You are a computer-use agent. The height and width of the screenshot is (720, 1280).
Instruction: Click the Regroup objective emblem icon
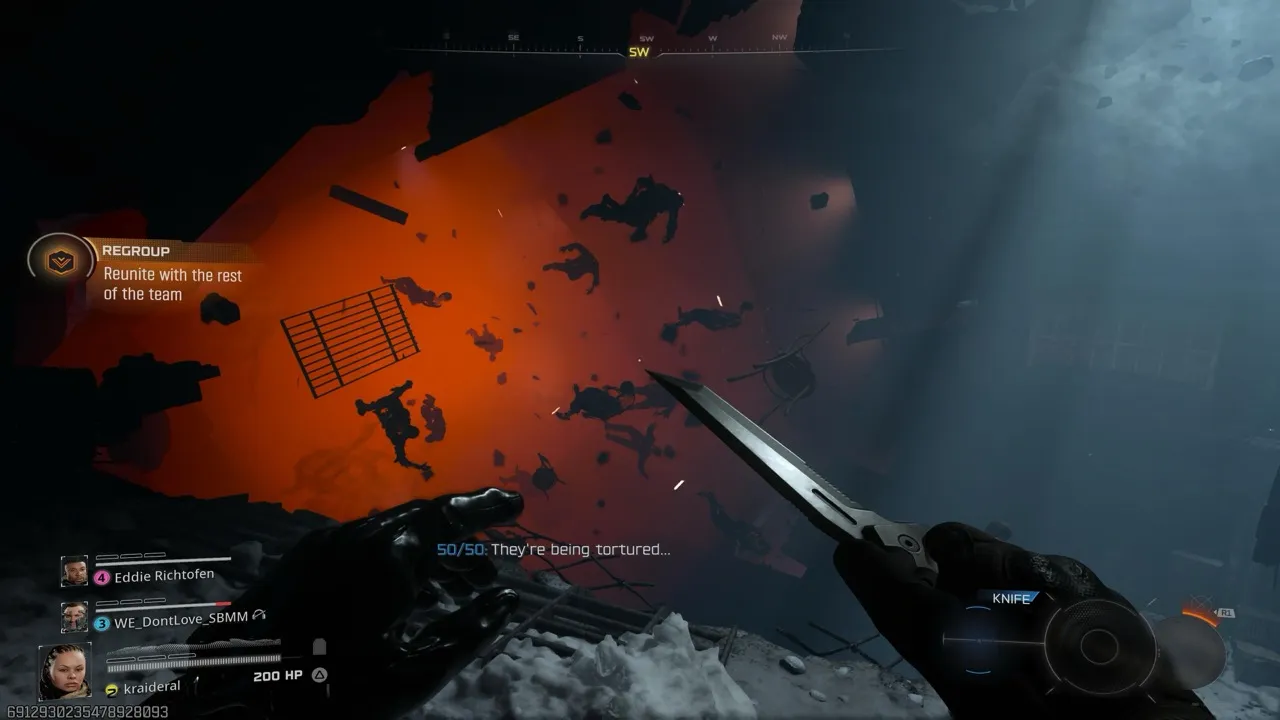[61, 262]
